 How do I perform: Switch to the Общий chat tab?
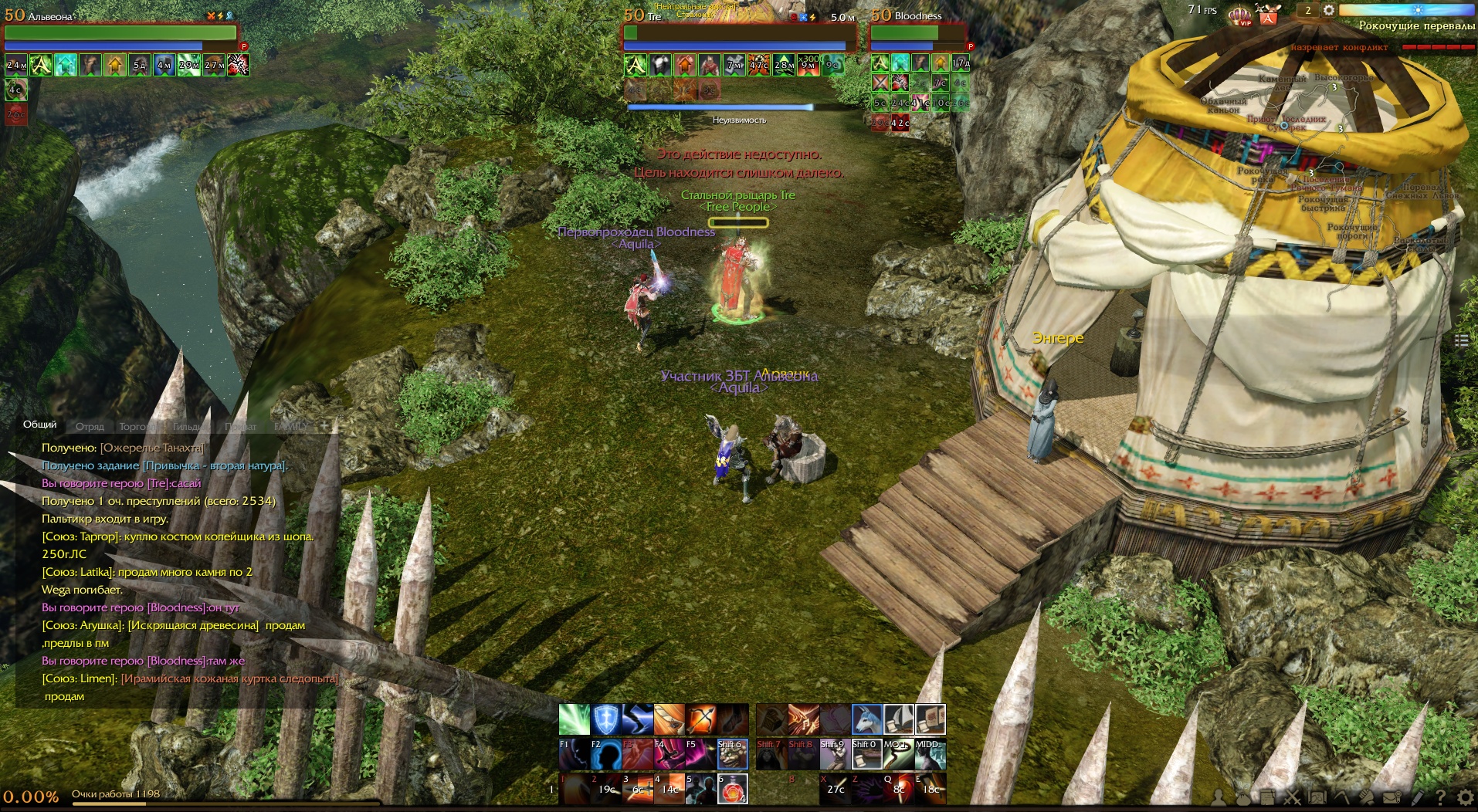(x=39, y=425)
